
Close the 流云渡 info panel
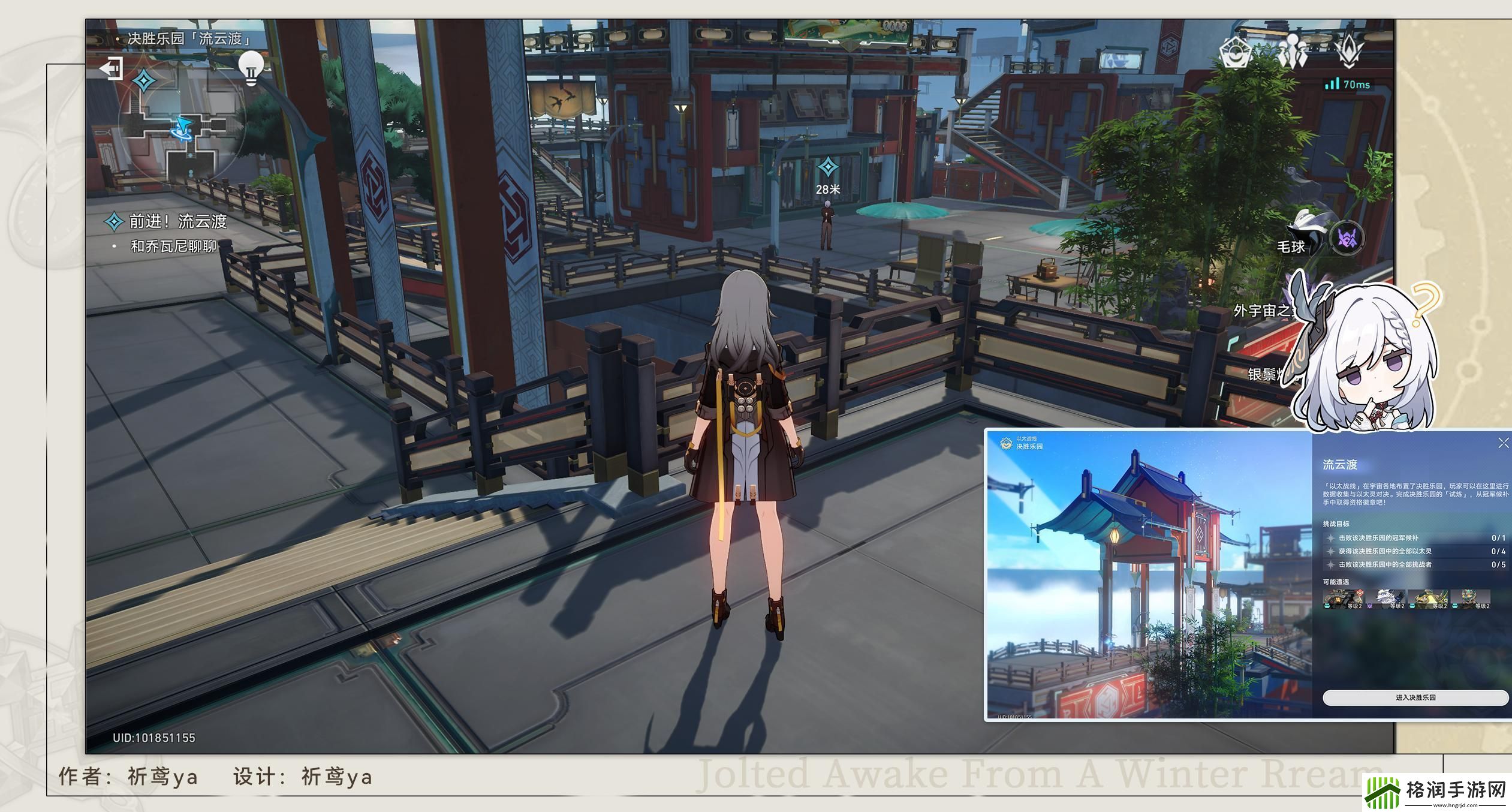tap(1503, 443)
